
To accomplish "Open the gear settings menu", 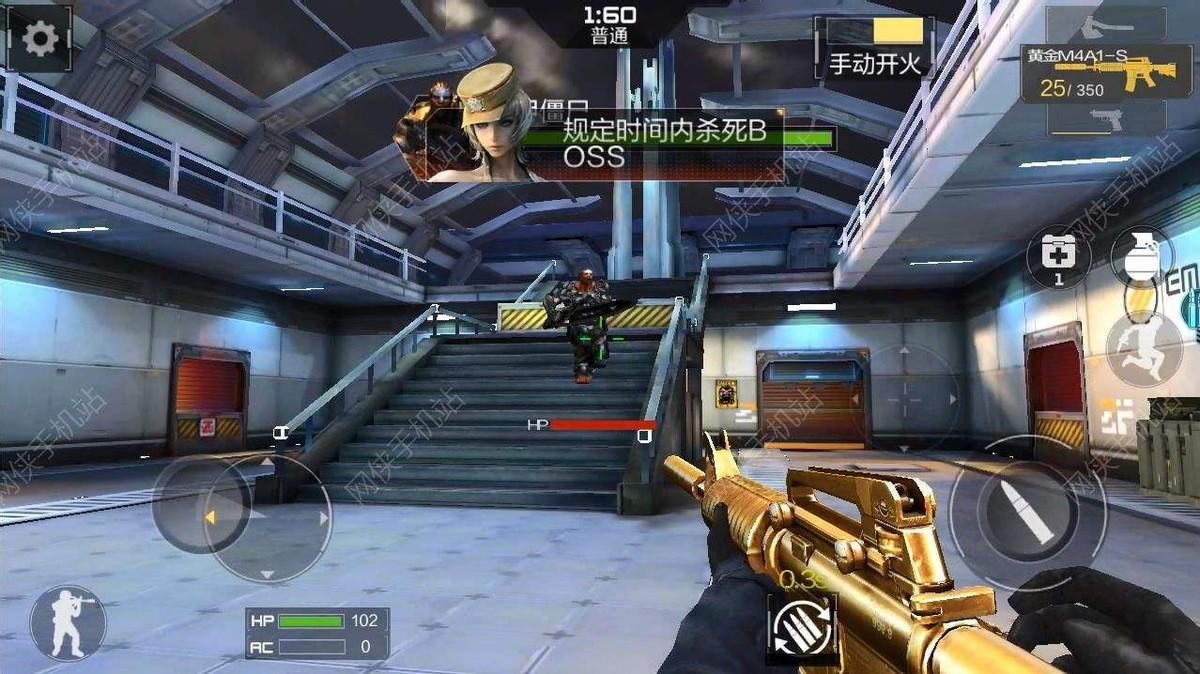I will point(40,39).
